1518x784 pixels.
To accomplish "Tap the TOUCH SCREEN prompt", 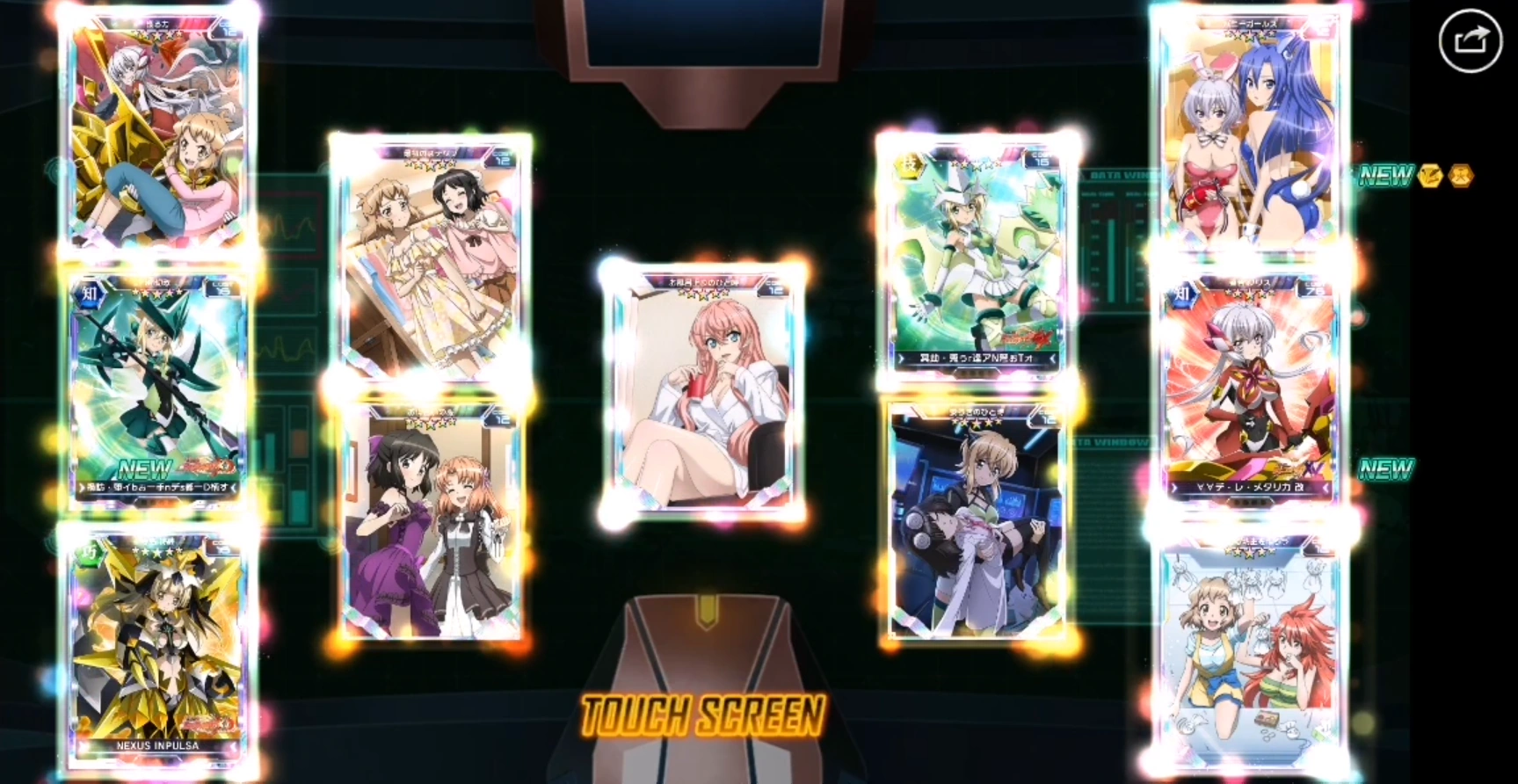I will pos(703,716).
